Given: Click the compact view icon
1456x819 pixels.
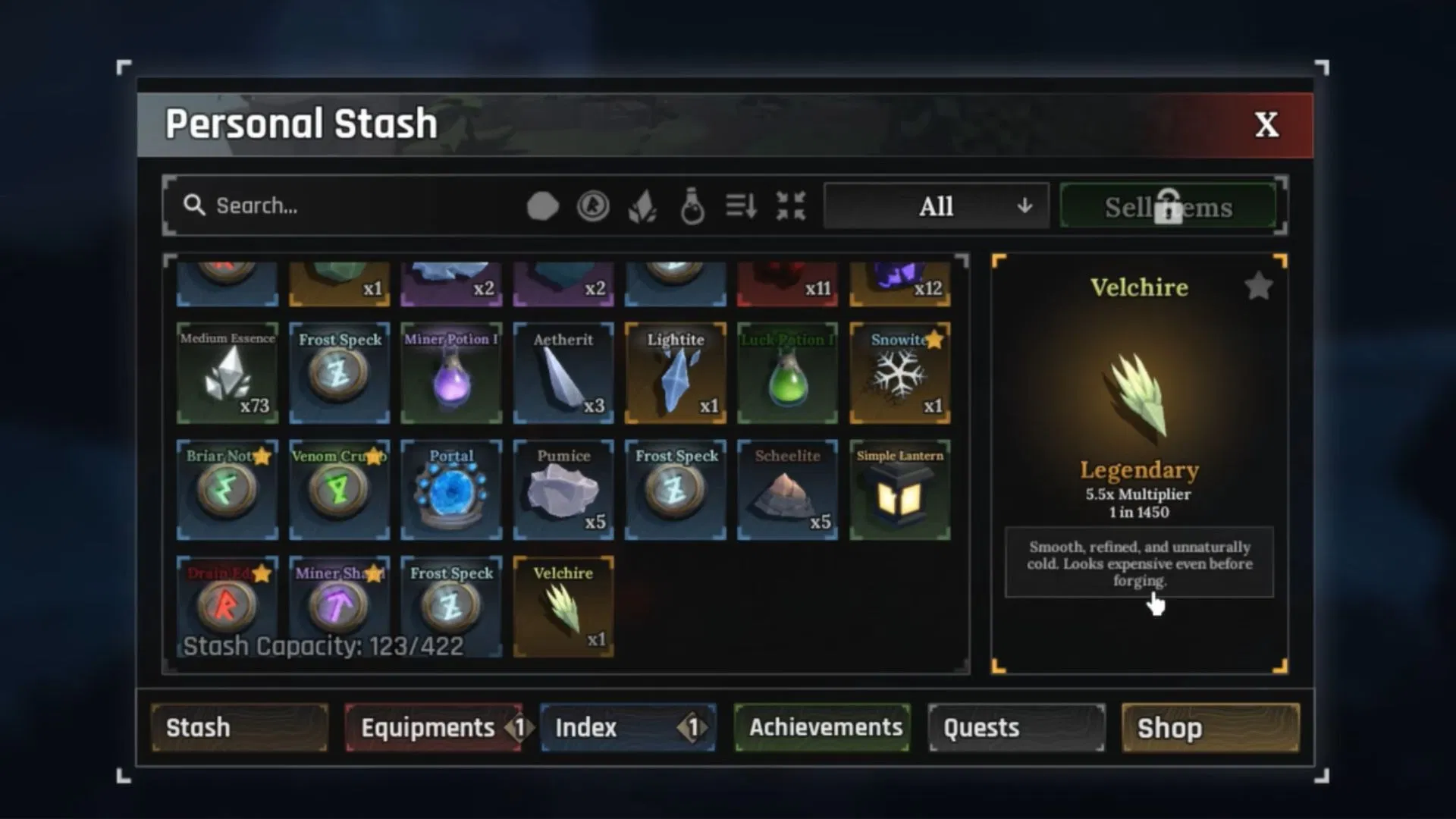Looking at the screenshot, I should [x=789, y=206].
